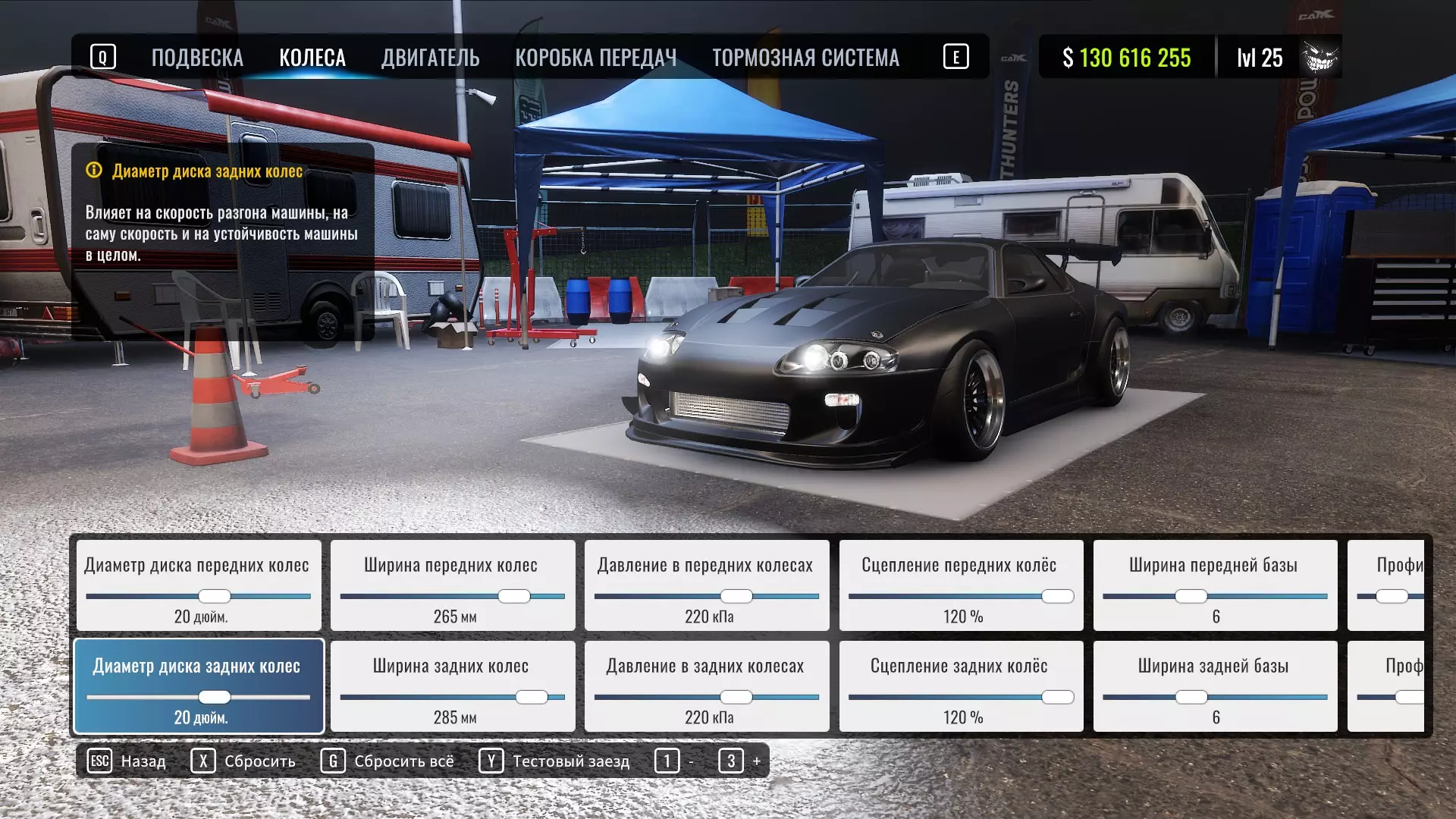
Task: Go to the Тормозная система tab
Action: coord(805,58)
